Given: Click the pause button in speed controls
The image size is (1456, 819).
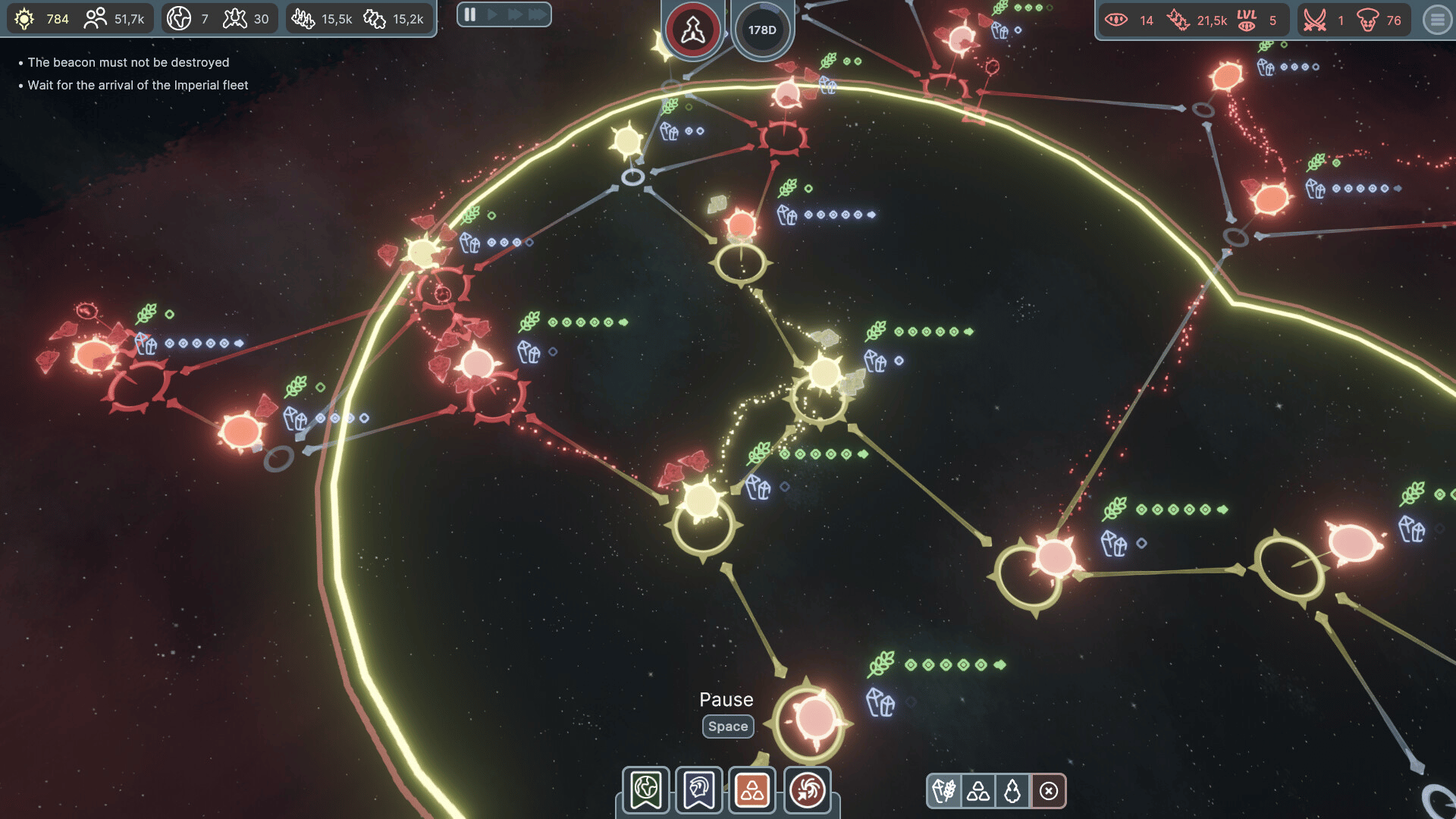Looking at the screenshot, I should [x=470, y=14].
